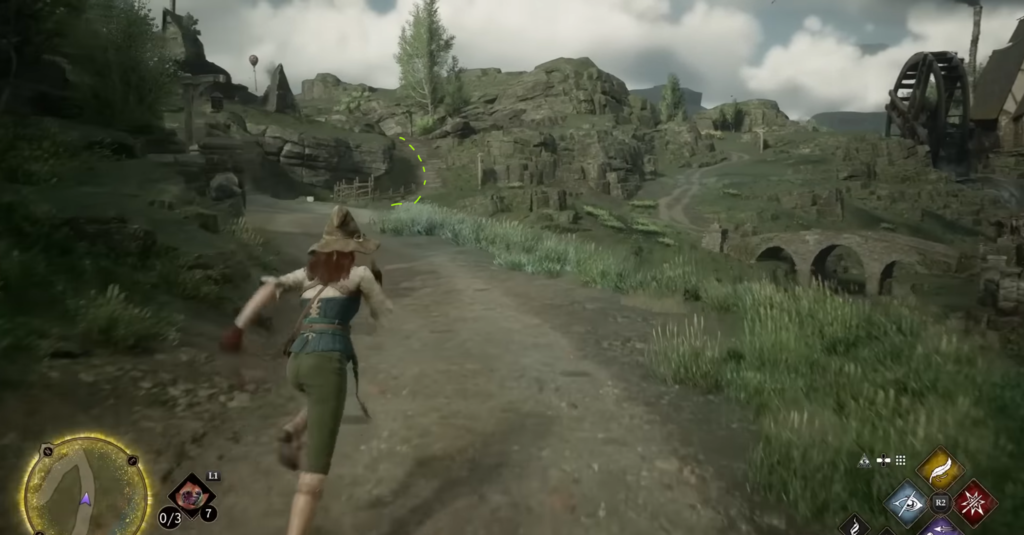Click the small triangle eye icon
Screen dimensions: 1024x535
(x=864, y=460)
